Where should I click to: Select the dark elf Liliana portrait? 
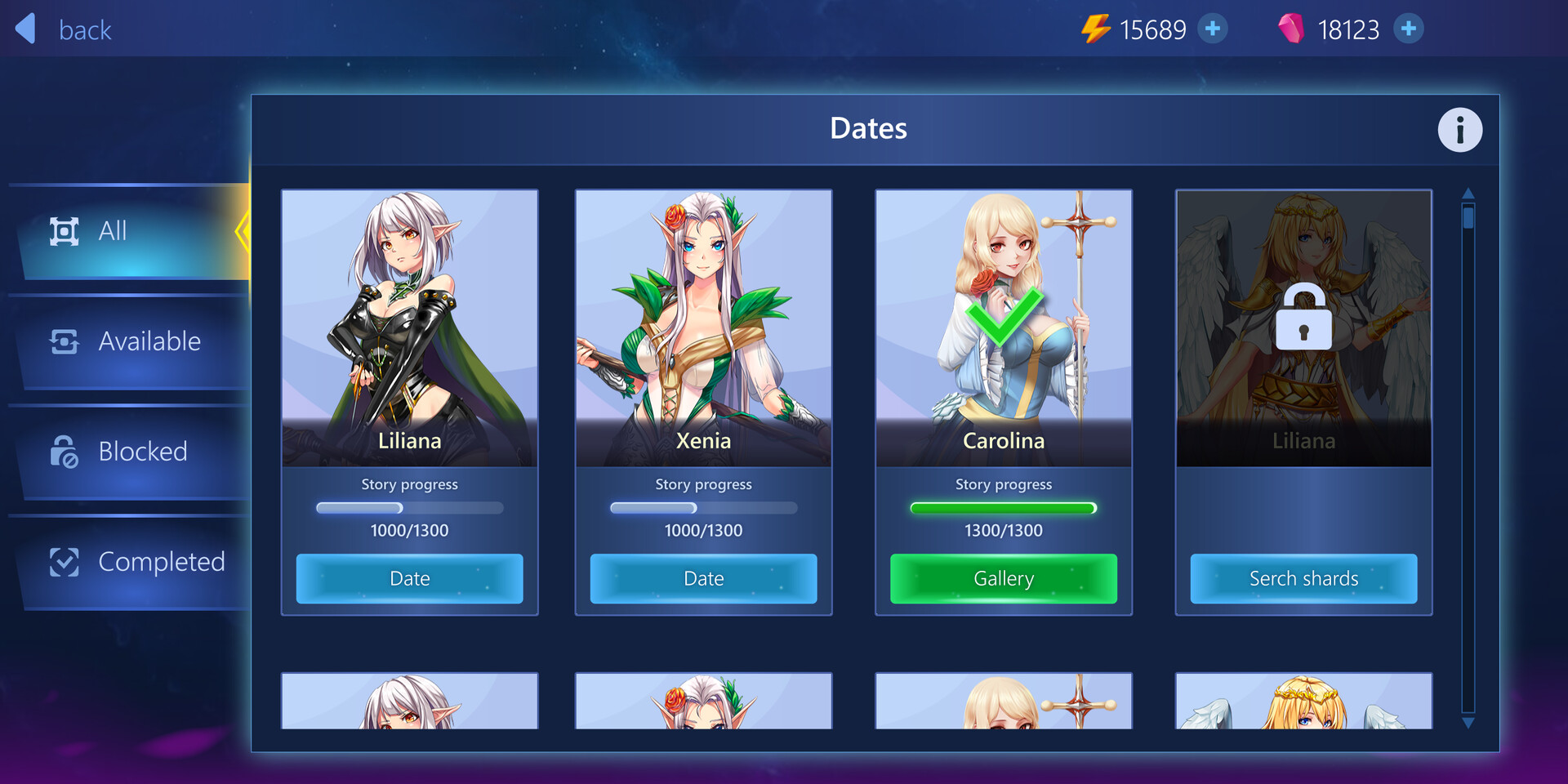pos(409,327)
